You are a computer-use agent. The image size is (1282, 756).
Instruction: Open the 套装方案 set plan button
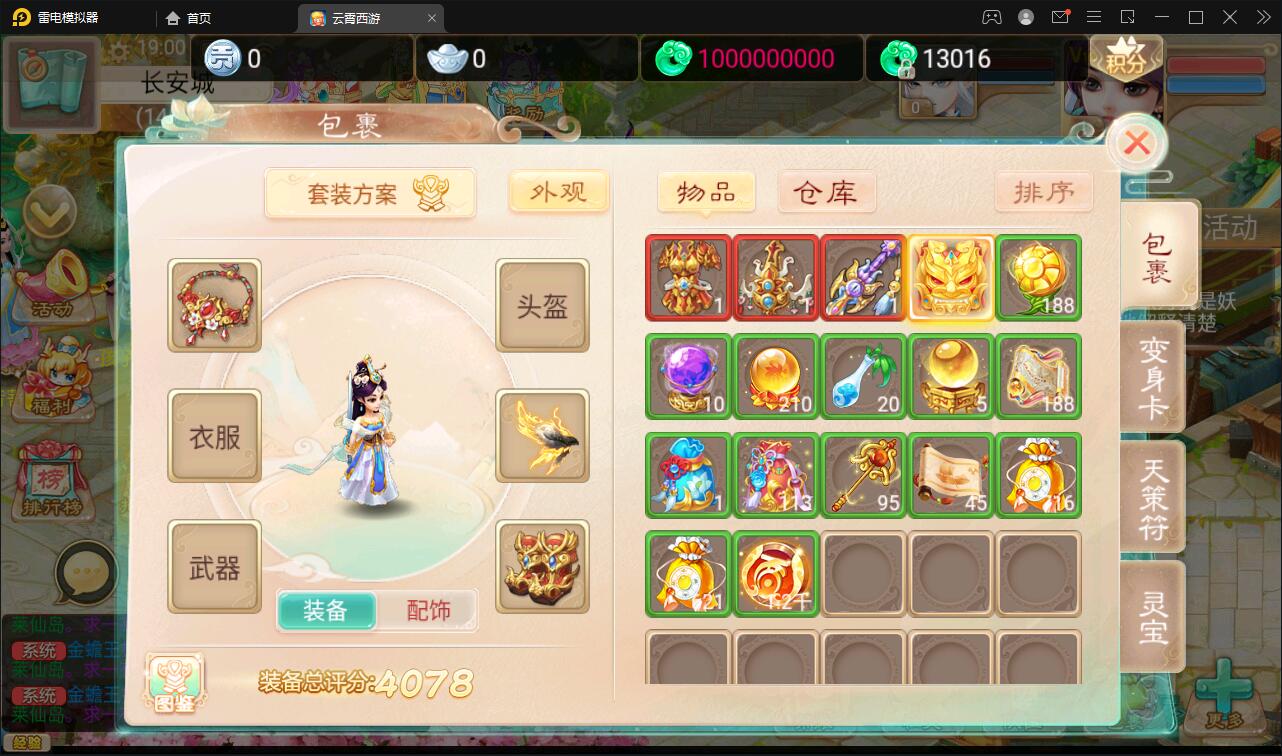pos(370,192)
